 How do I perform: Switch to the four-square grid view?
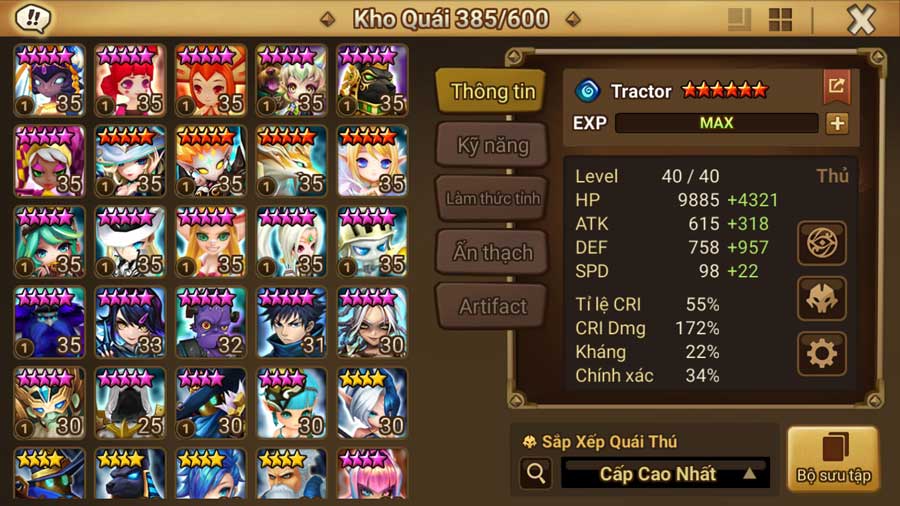click(780, 19)
